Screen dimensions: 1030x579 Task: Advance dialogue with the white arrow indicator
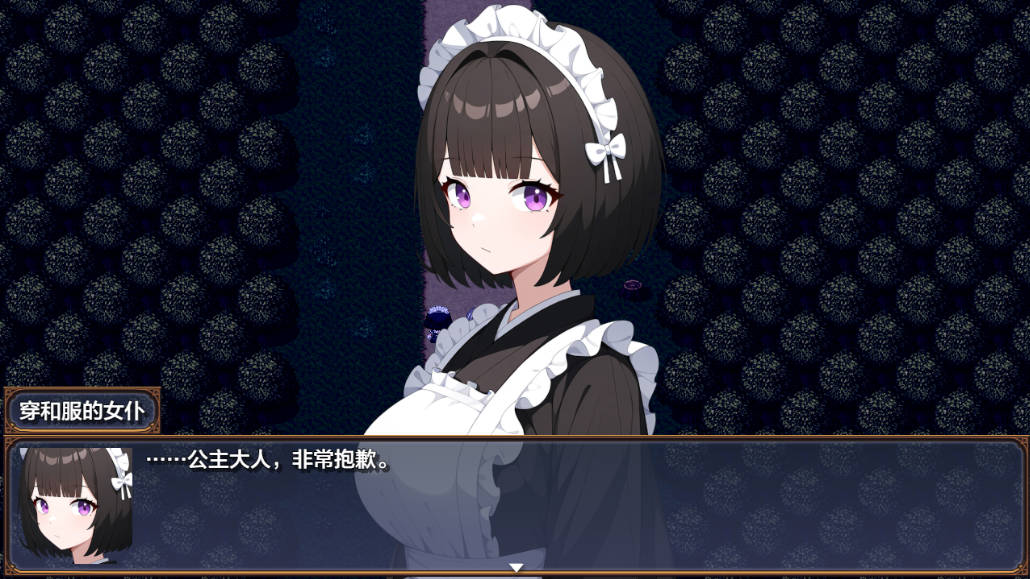[x=516, y=568]
